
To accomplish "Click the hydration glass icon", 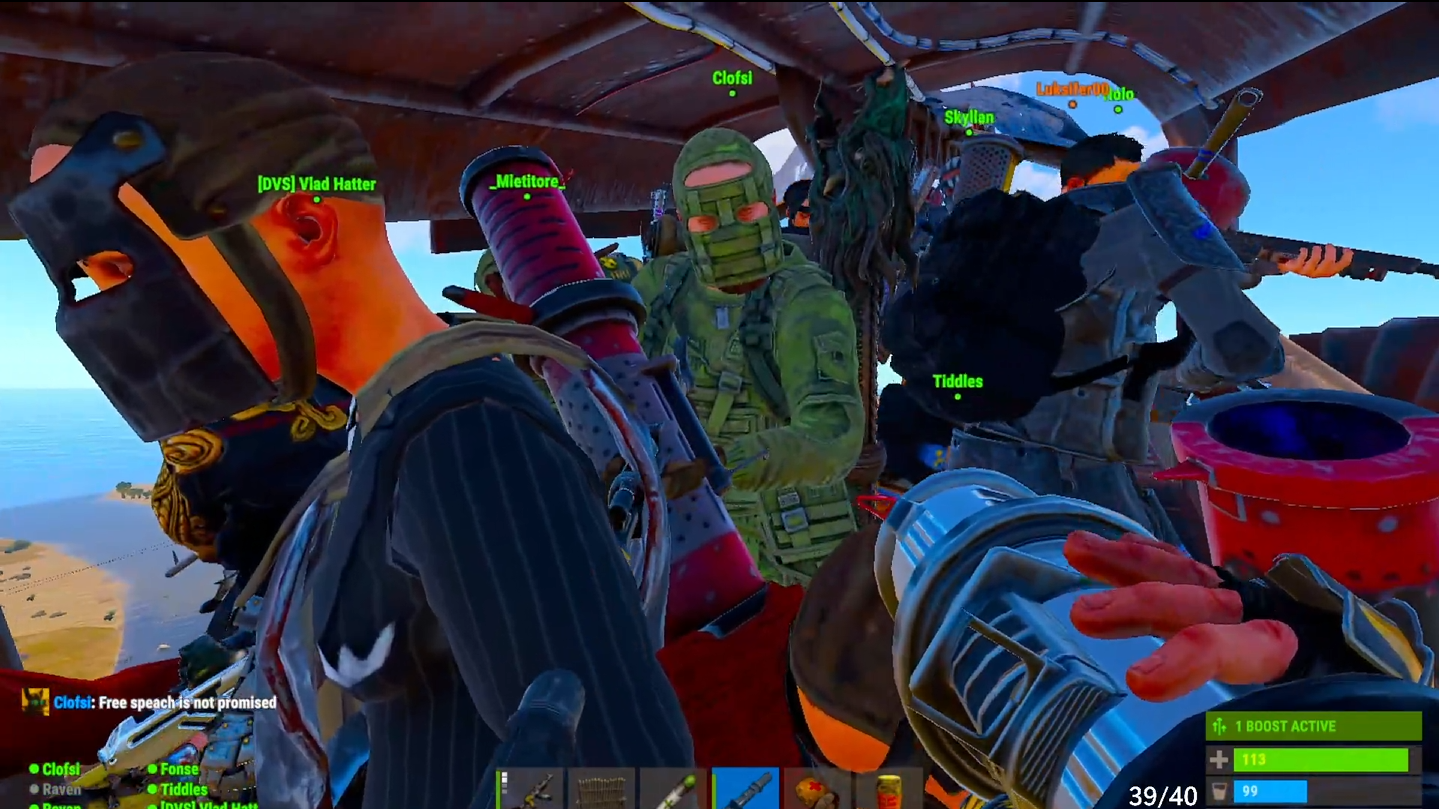I will coord(1218,789).
